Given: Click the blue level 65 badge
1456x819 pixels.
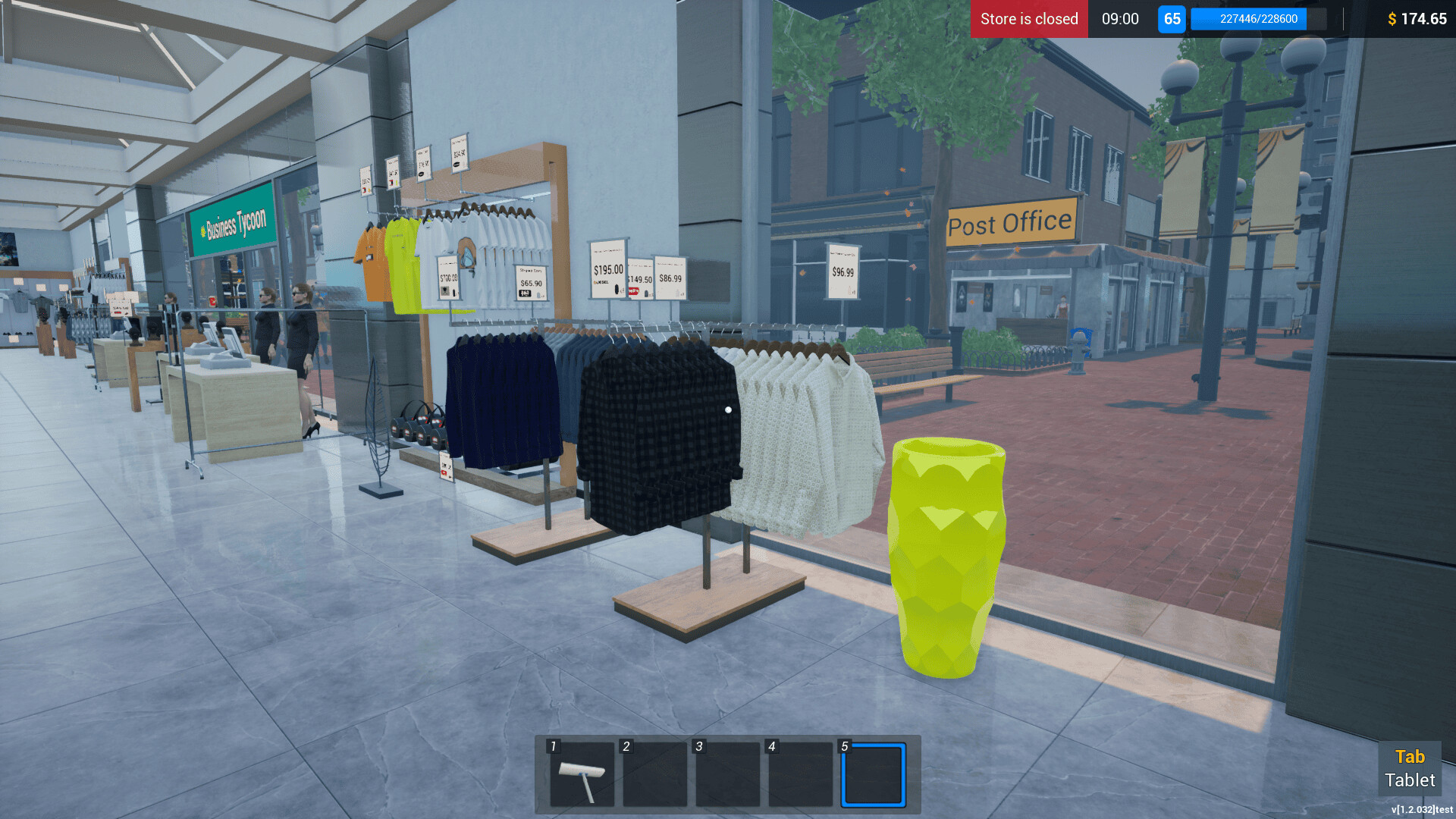Looking at the screenshot, I should tap(1172, 19).
